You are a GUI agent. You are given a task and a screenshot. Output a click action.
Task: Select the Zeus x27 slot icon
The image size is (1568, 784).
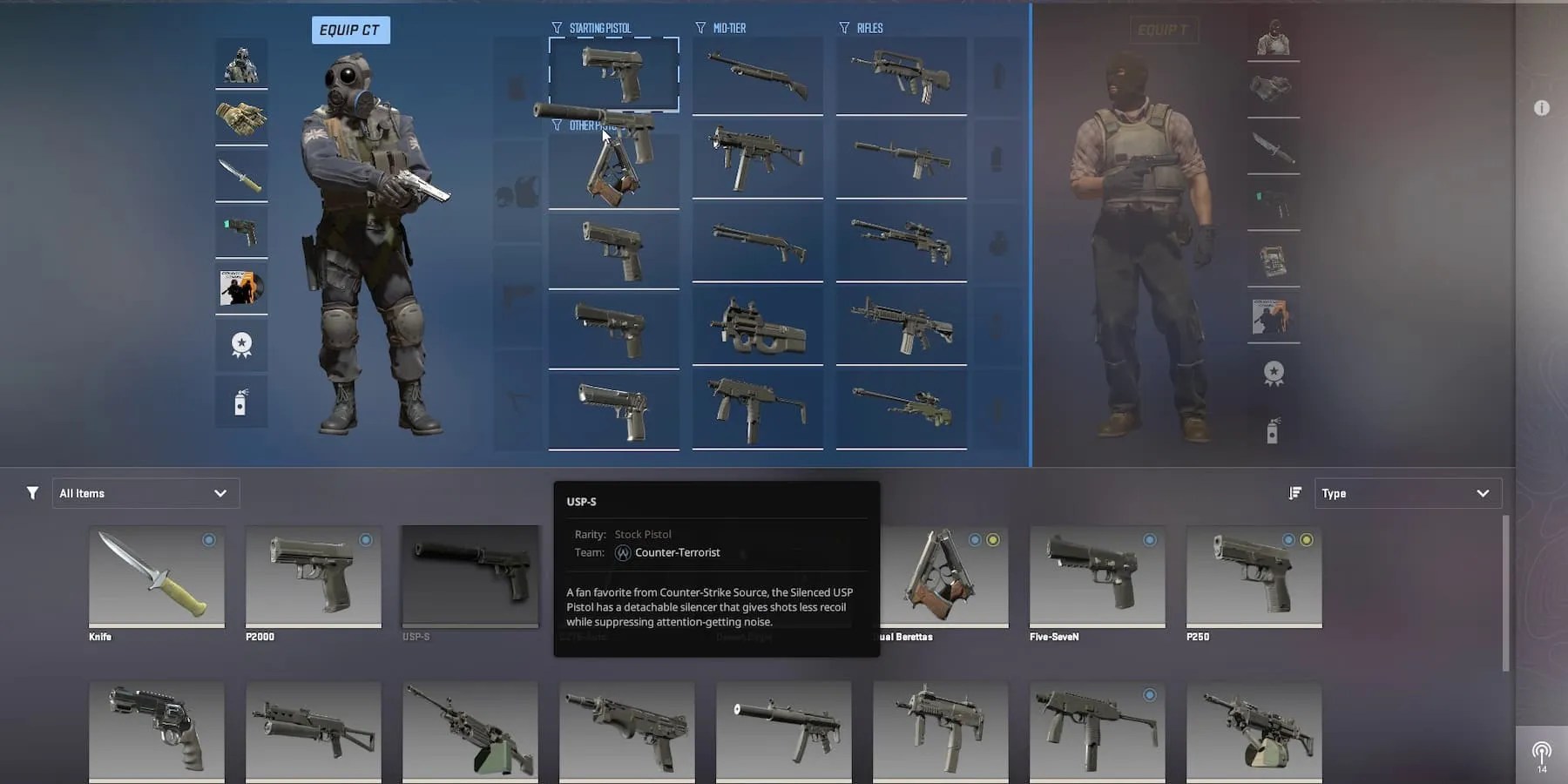pos(241,231)
